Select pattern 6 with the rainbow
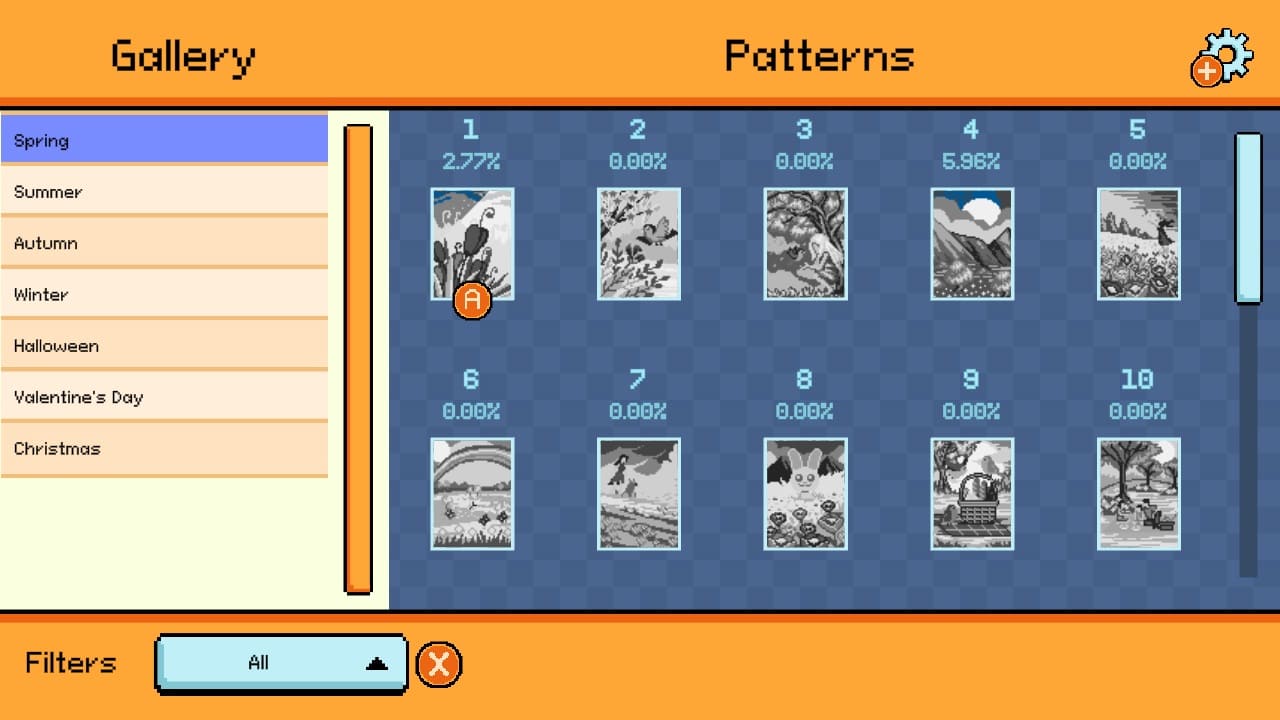The image size is (1280, 720). point(471,493)
